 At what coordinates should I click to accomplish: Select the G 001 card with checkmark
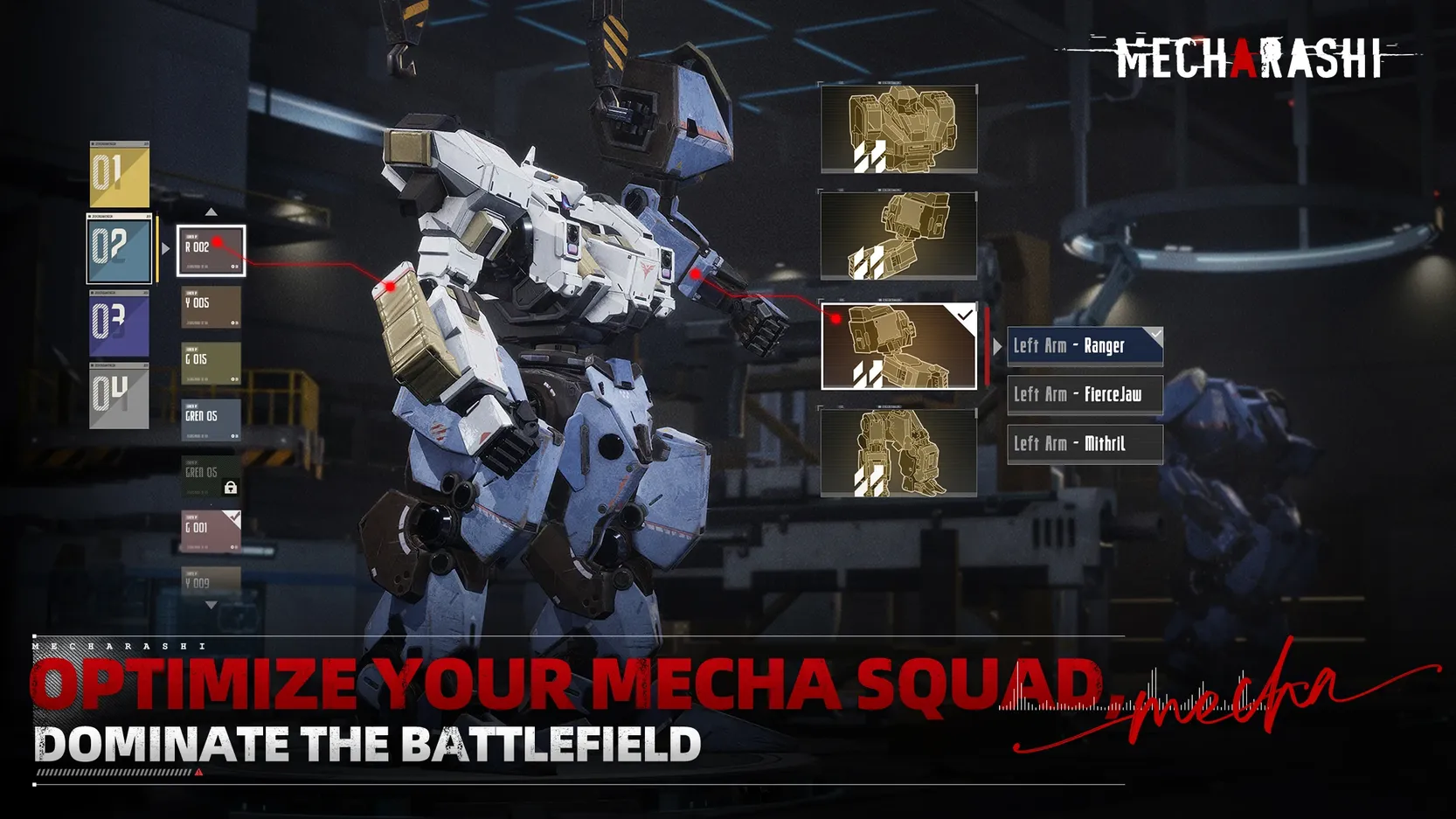[x=211, y=531]
